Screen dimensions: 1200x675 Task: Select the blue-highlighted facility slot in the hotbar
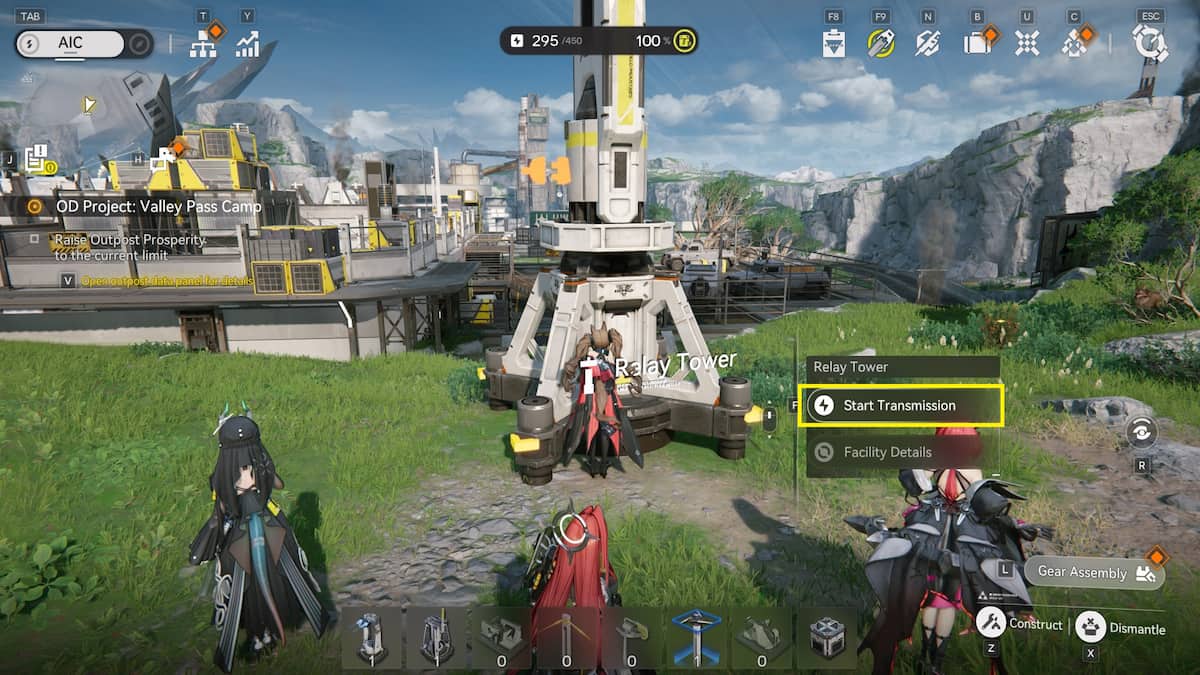point(696,637)
